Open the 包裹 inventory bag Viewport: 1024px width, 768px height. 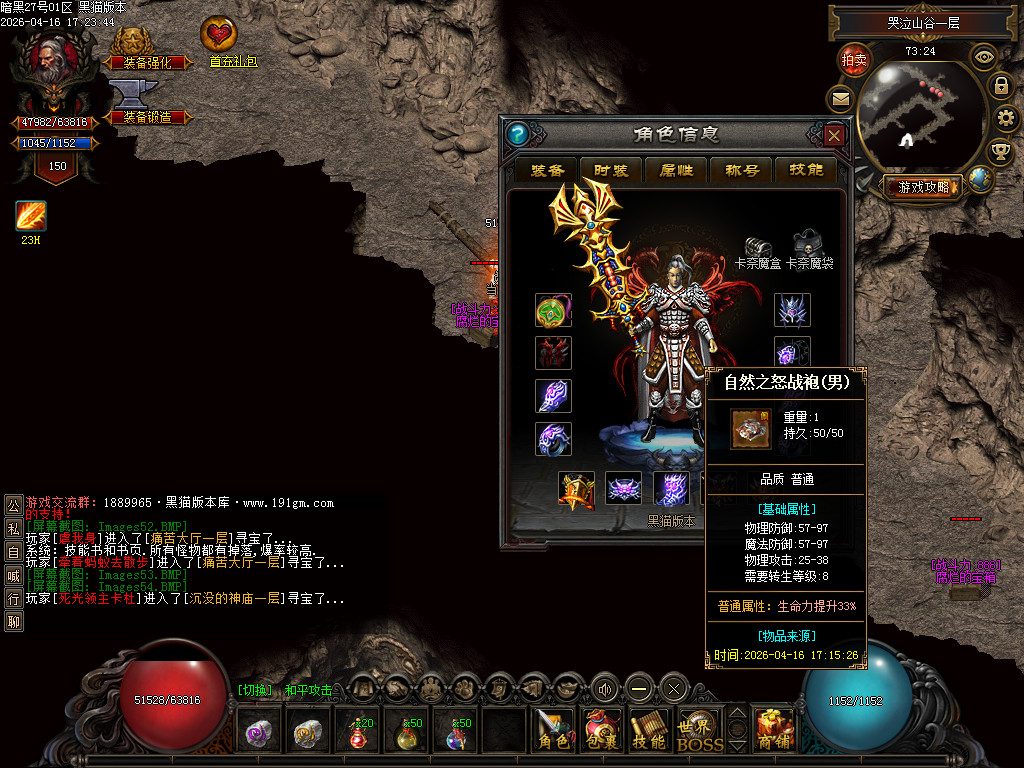602,730
